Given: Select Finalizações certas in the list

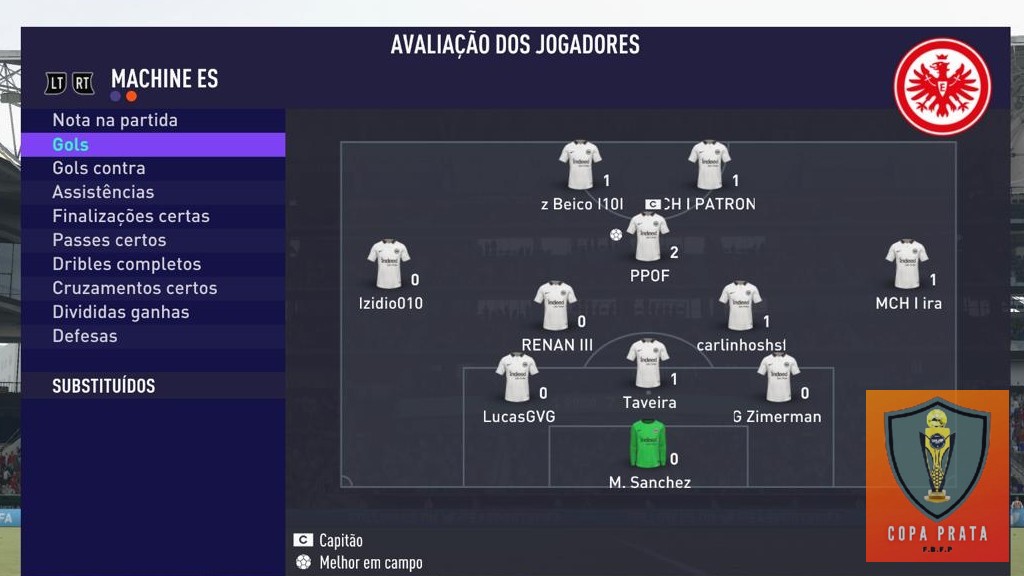Looking at the screenshot, I should click(131, 216).
